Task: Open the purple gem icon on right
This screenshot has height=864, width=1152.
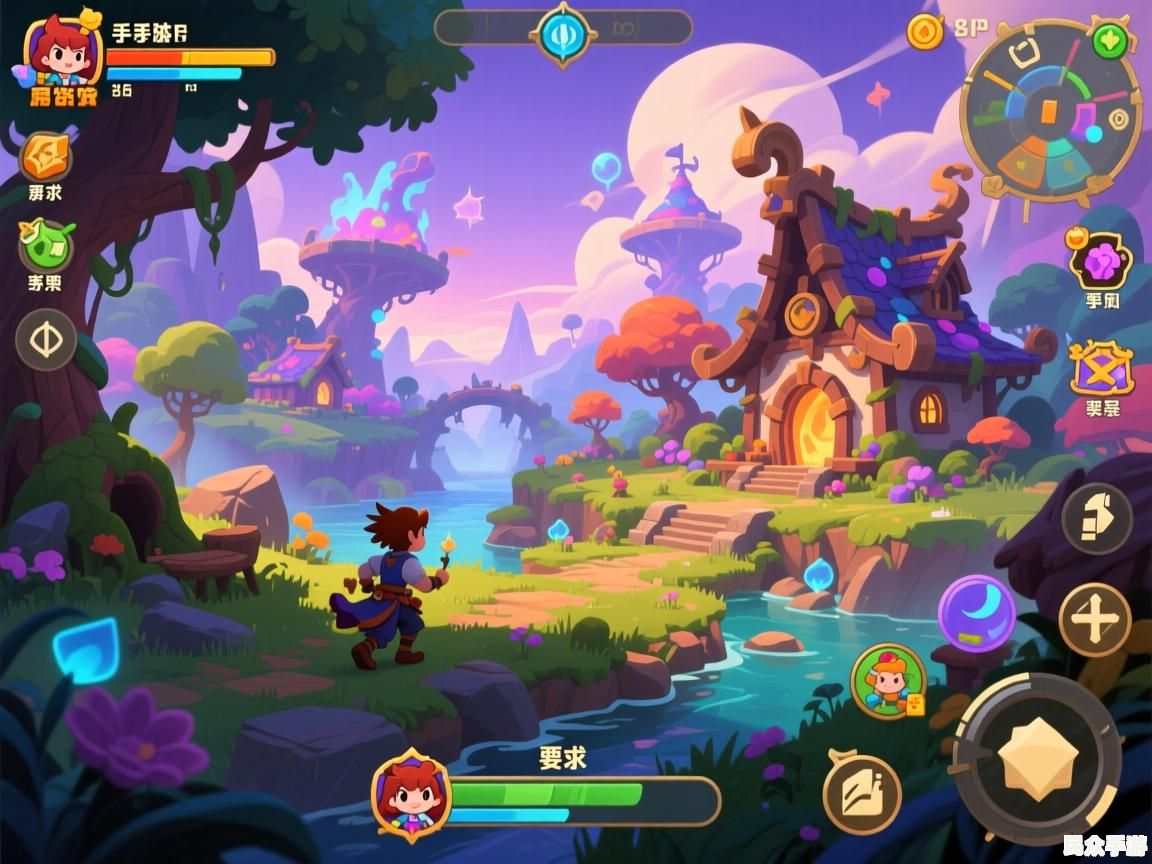Action: [x=1101, y=262]
